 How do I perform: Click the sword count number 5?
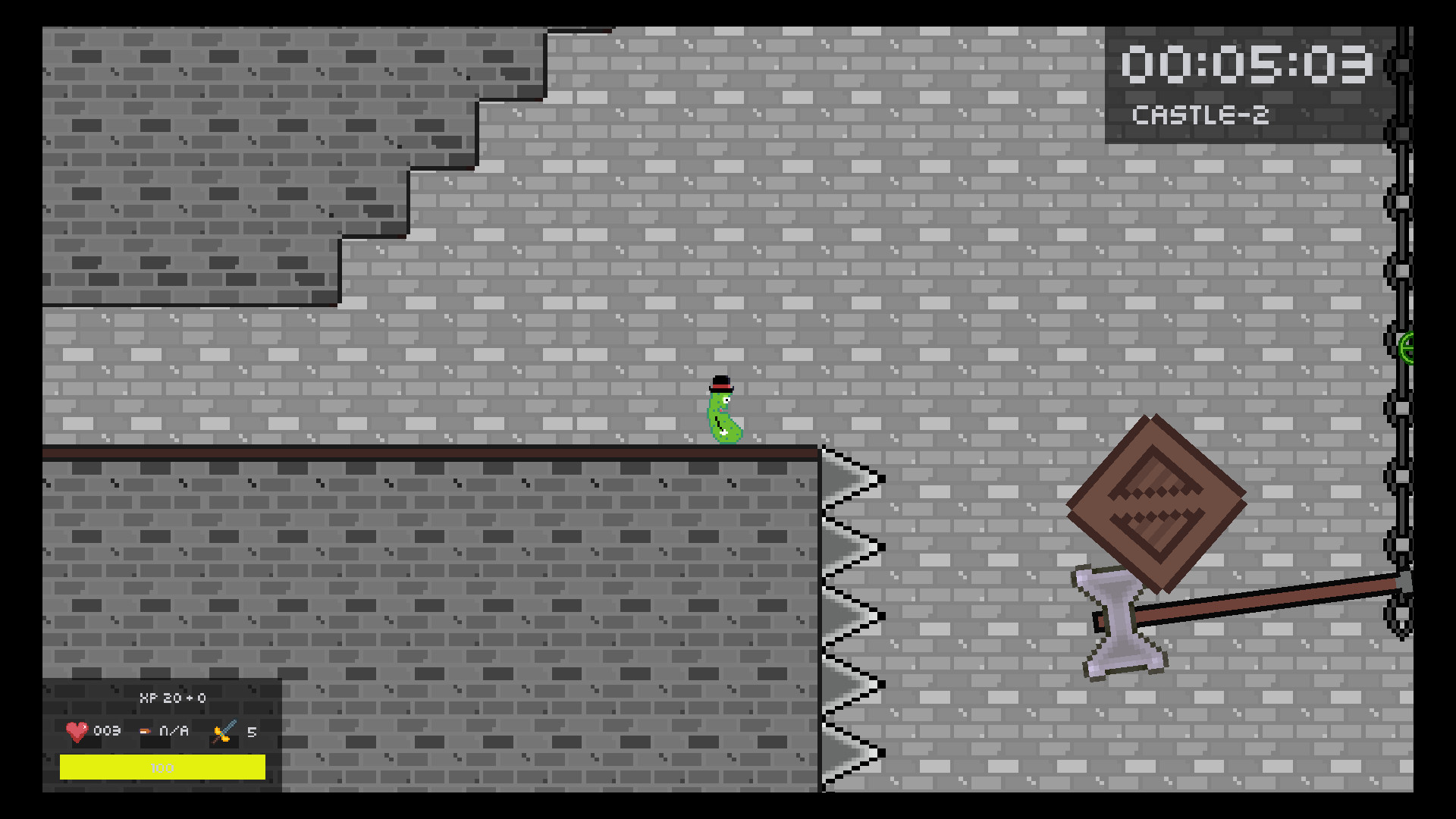(x=252, y=733)
